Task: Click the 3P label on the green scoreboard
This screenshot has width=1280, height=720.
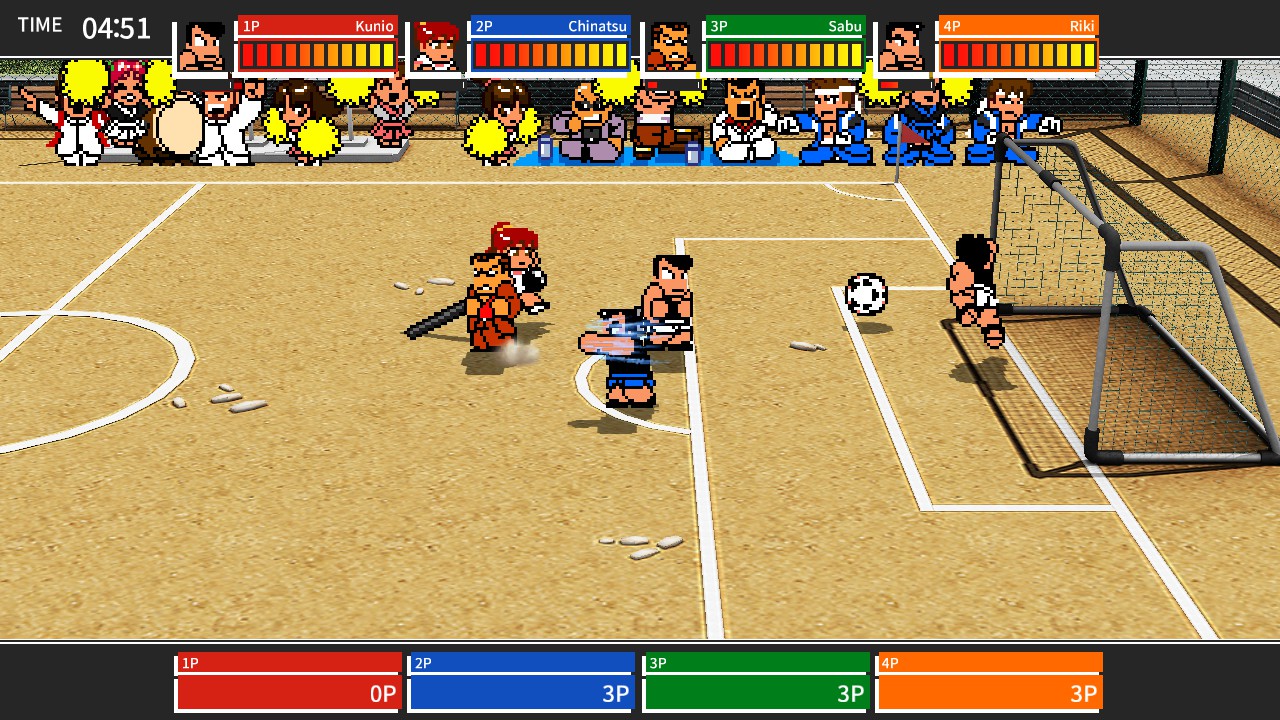Action: tap(717, 26)
